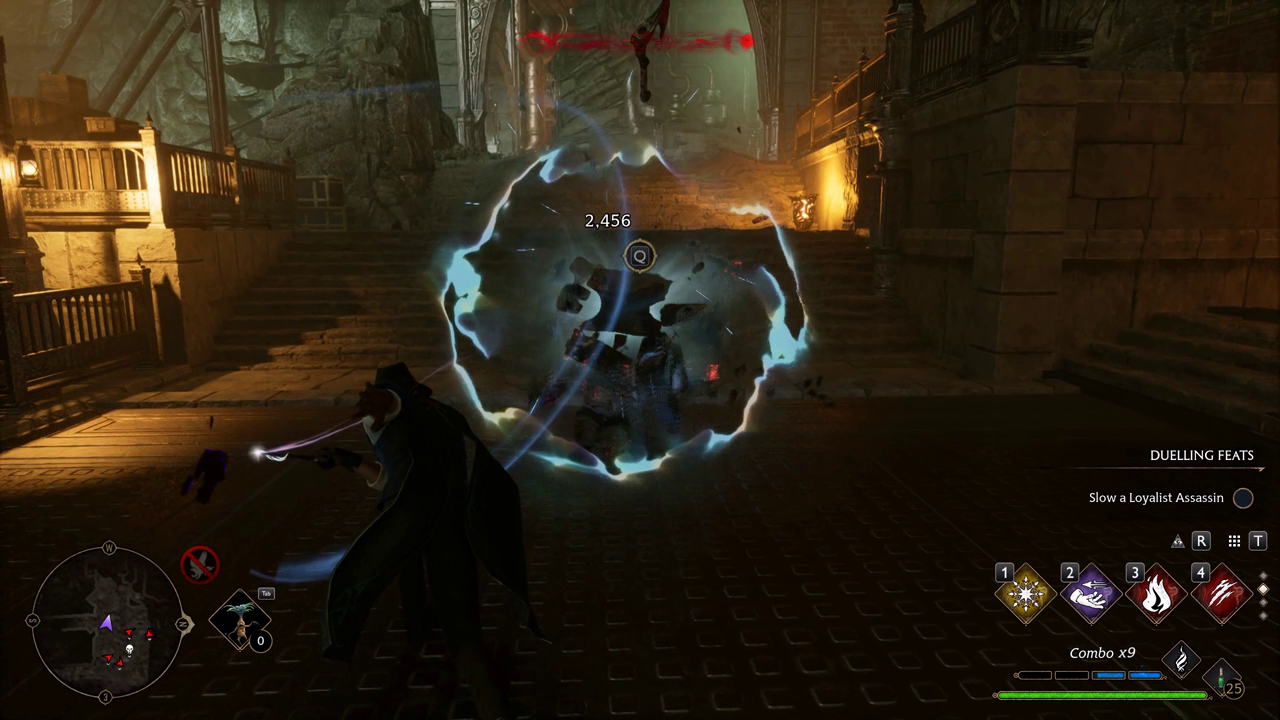
Task: Click the skull marker on the minimap
Action: pos(128,649)
